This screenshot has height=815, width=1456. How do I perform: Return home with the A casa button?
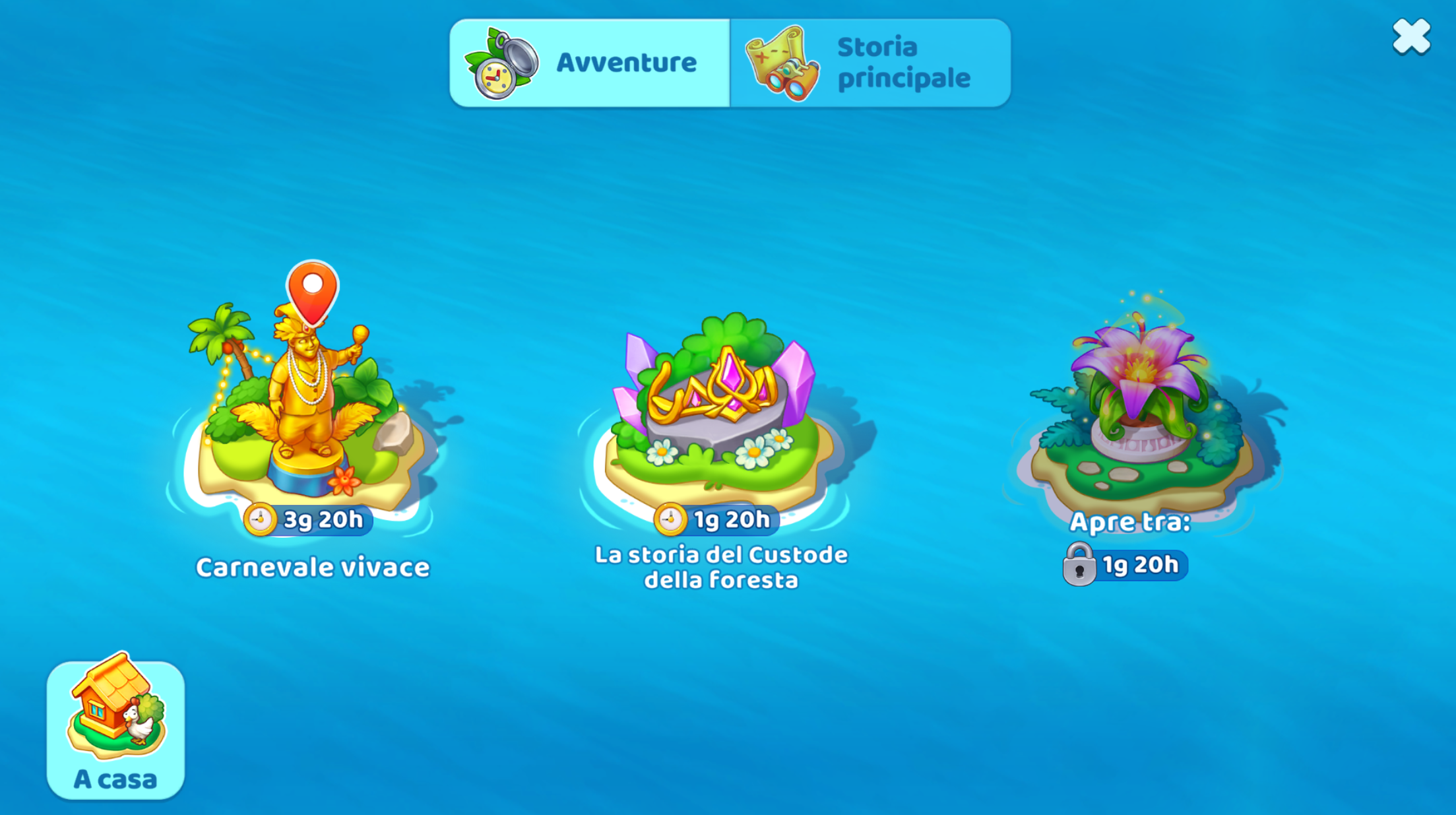point(115,729)
